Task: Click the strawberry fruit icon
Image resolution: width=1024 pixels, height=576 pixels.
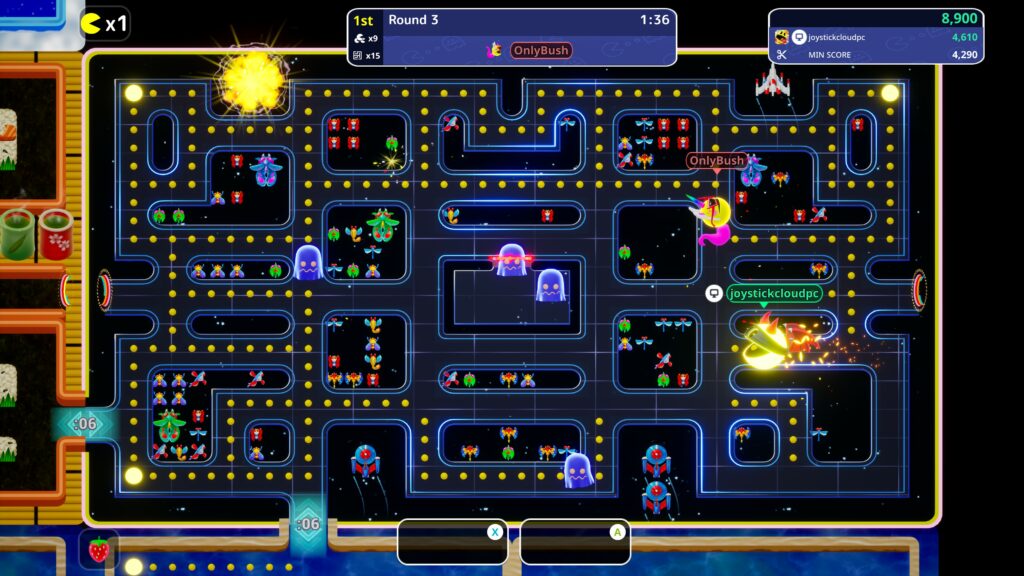Action: [x=99, y=549]
